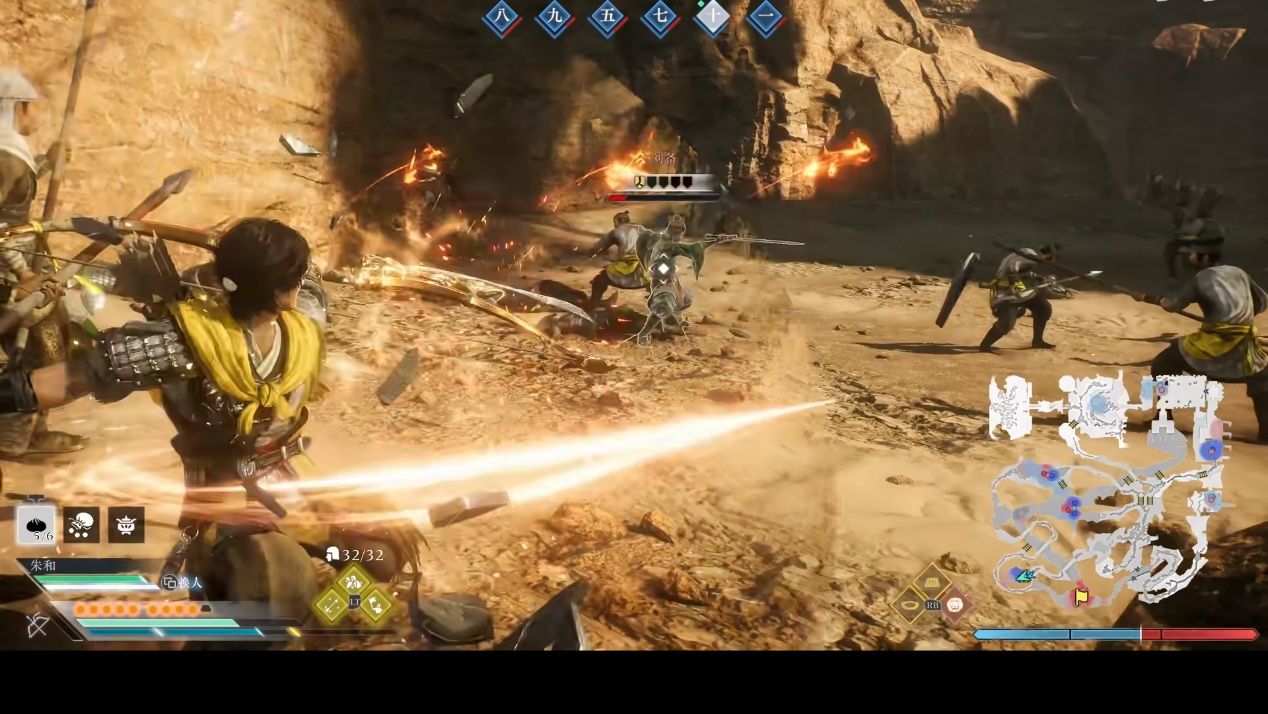Viewport: 1268px width, 714px height.
Task: Click the red face skill diamond
Action: point(955,604)
